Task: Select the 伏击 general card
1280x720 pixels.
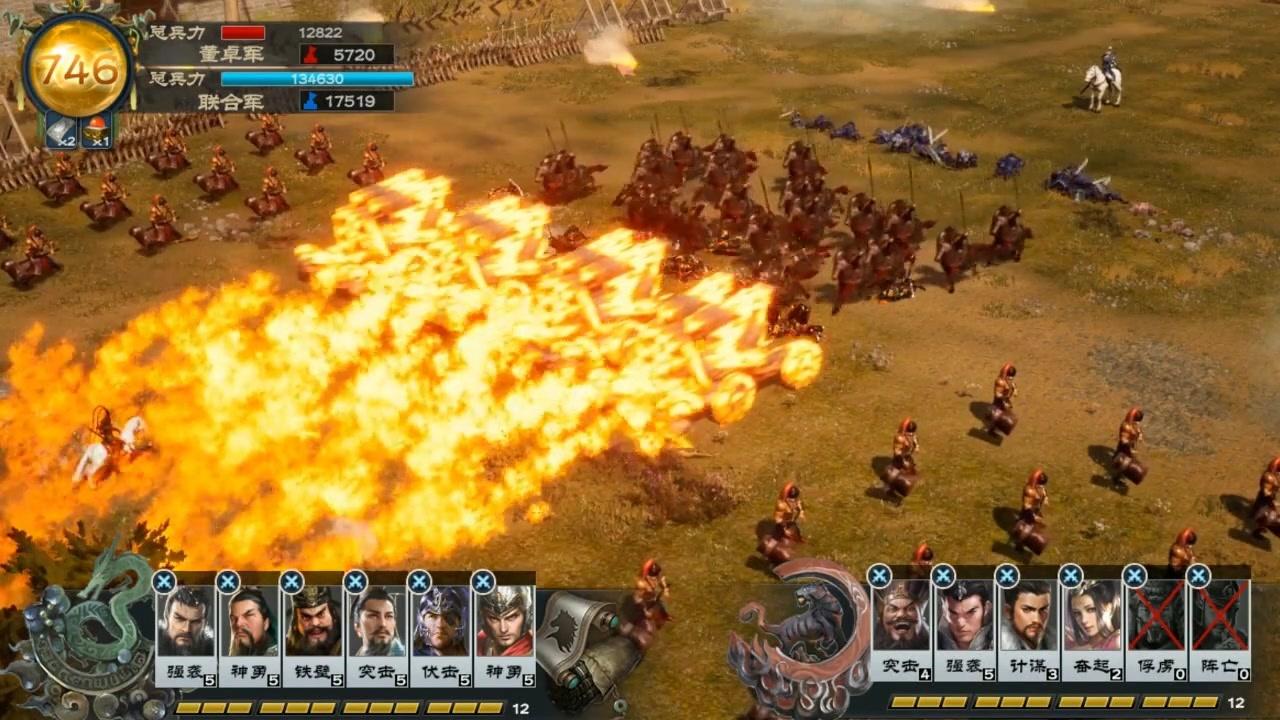Action: [x=441, y=630]
